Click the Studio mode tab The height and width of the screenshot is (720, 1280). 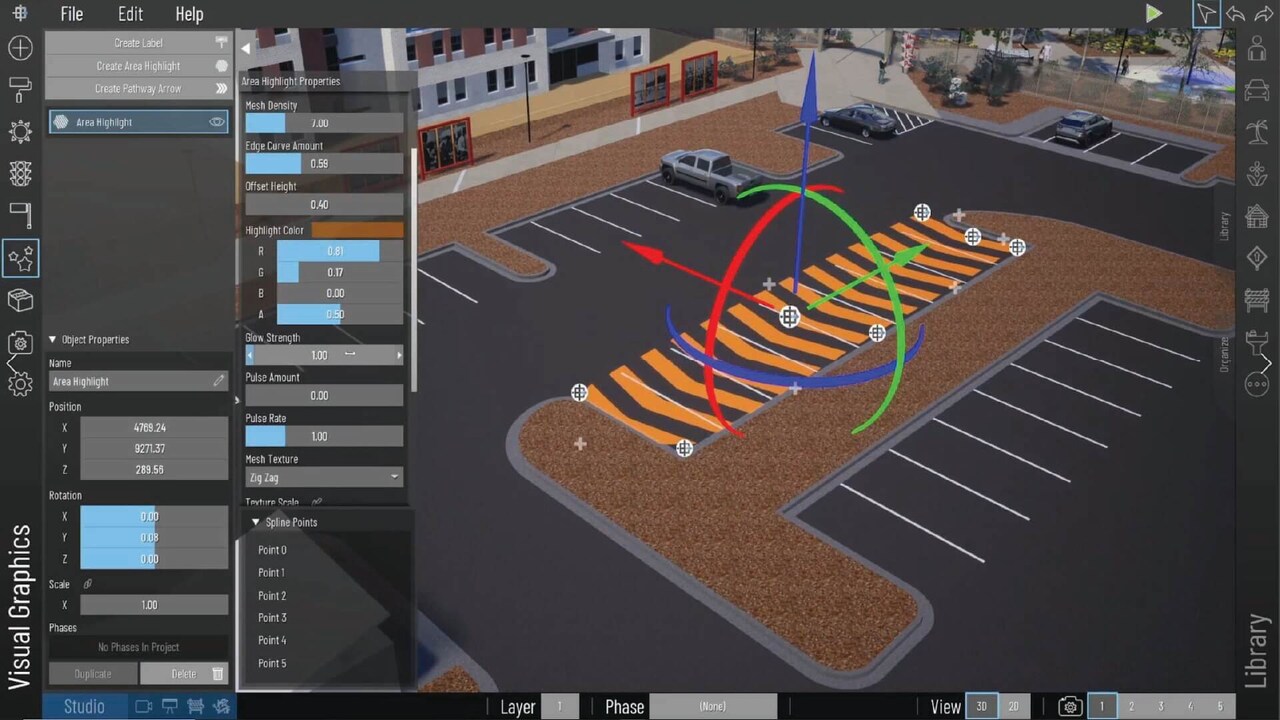pos(84,707)
